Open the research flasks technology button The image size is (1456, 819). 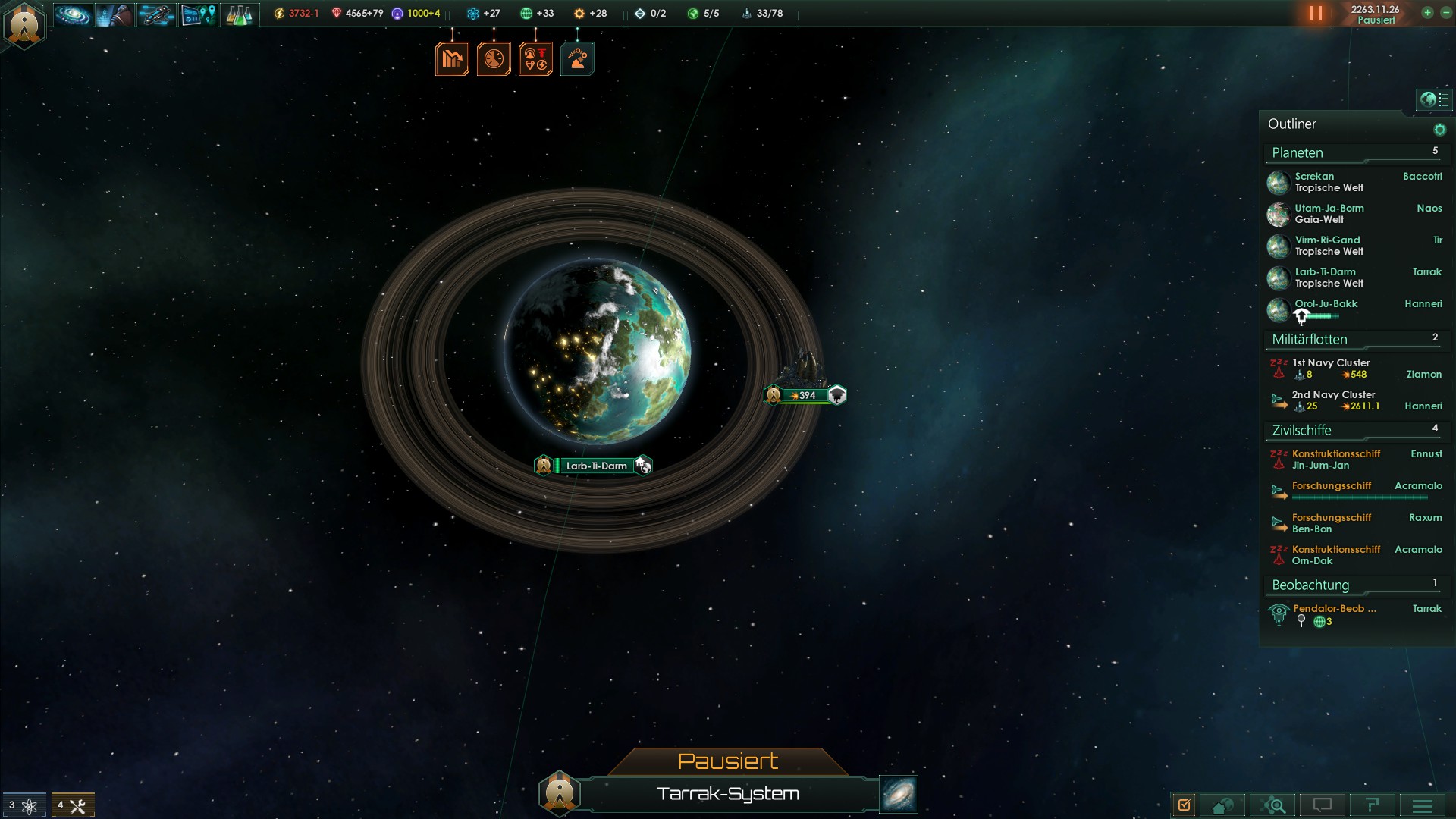239,14
